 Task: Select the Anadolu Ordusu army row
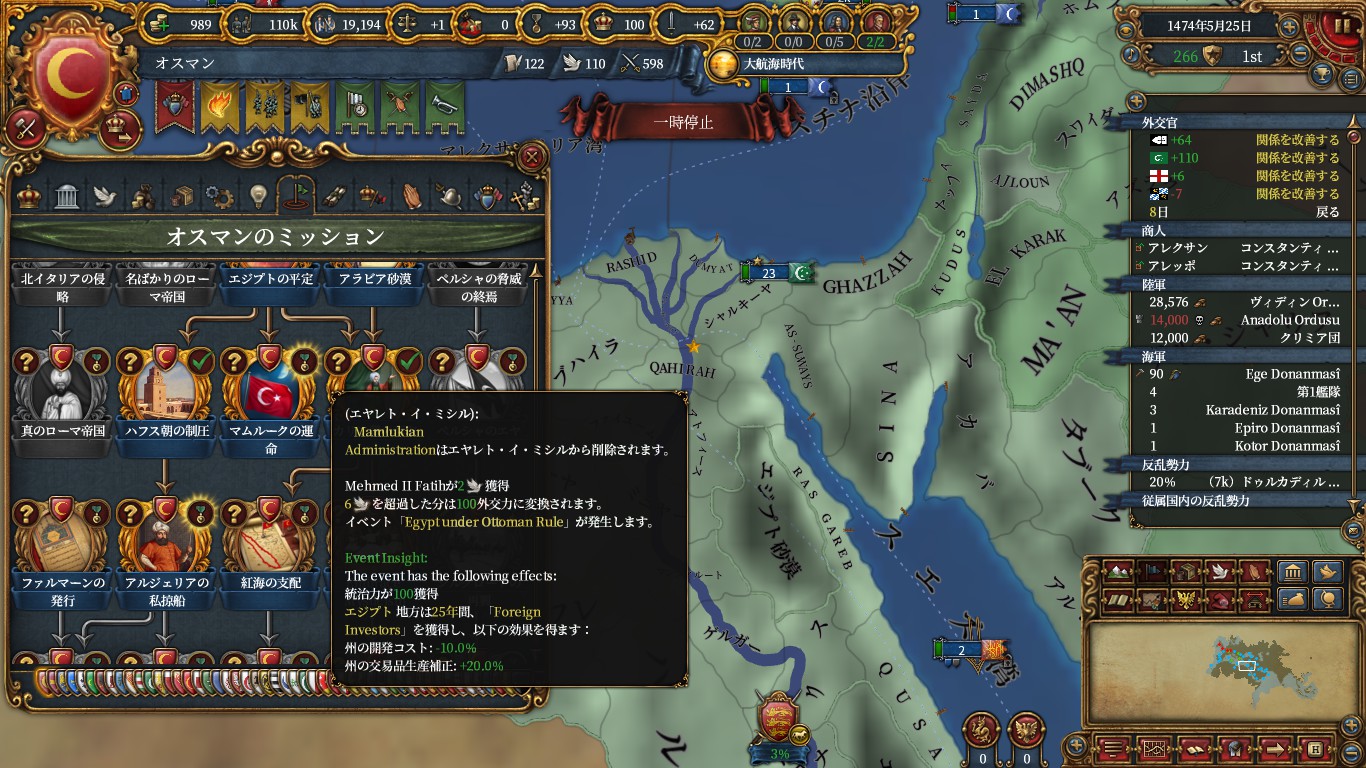pyautogui.click(x=1240, y=320)
